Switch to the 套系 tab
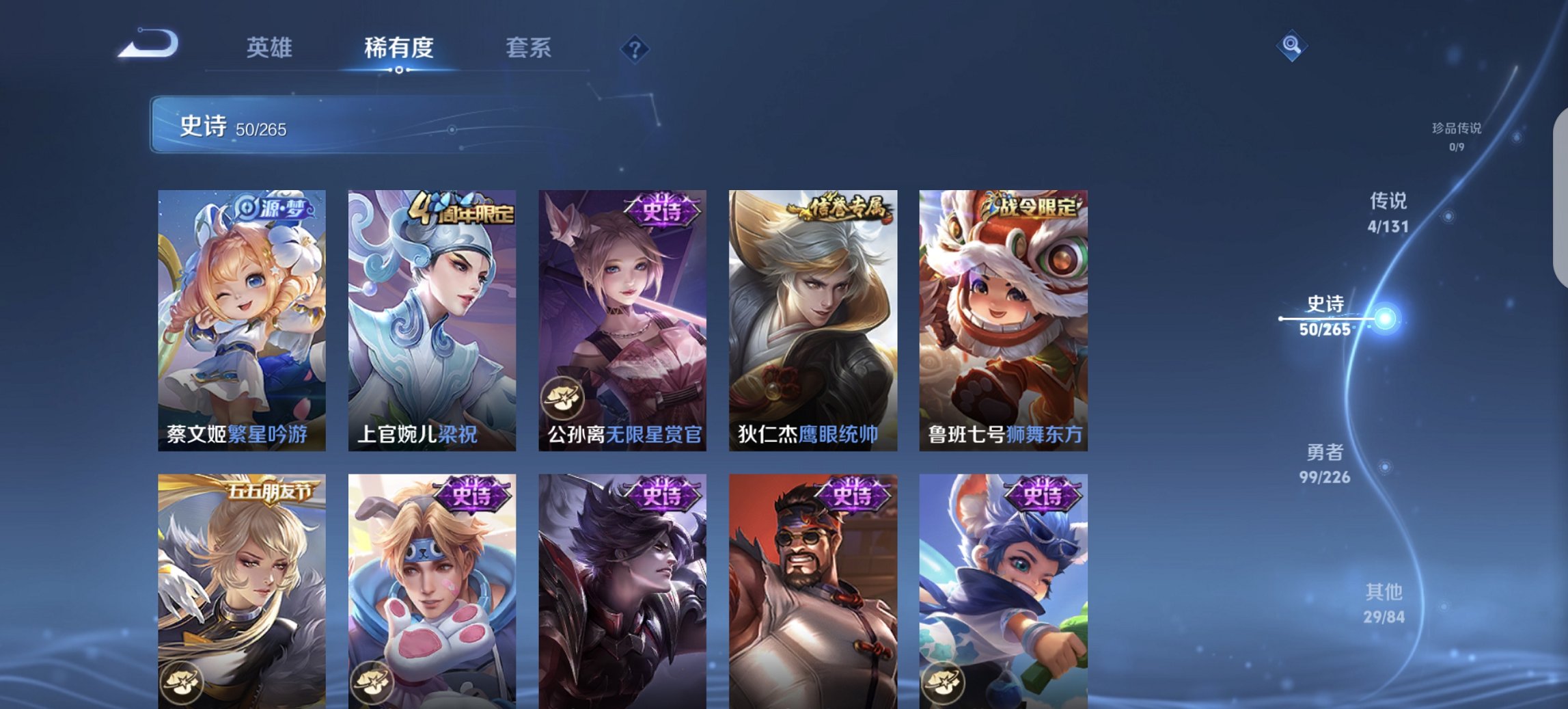Screen dimensions: 1568x709 [529, 49]
